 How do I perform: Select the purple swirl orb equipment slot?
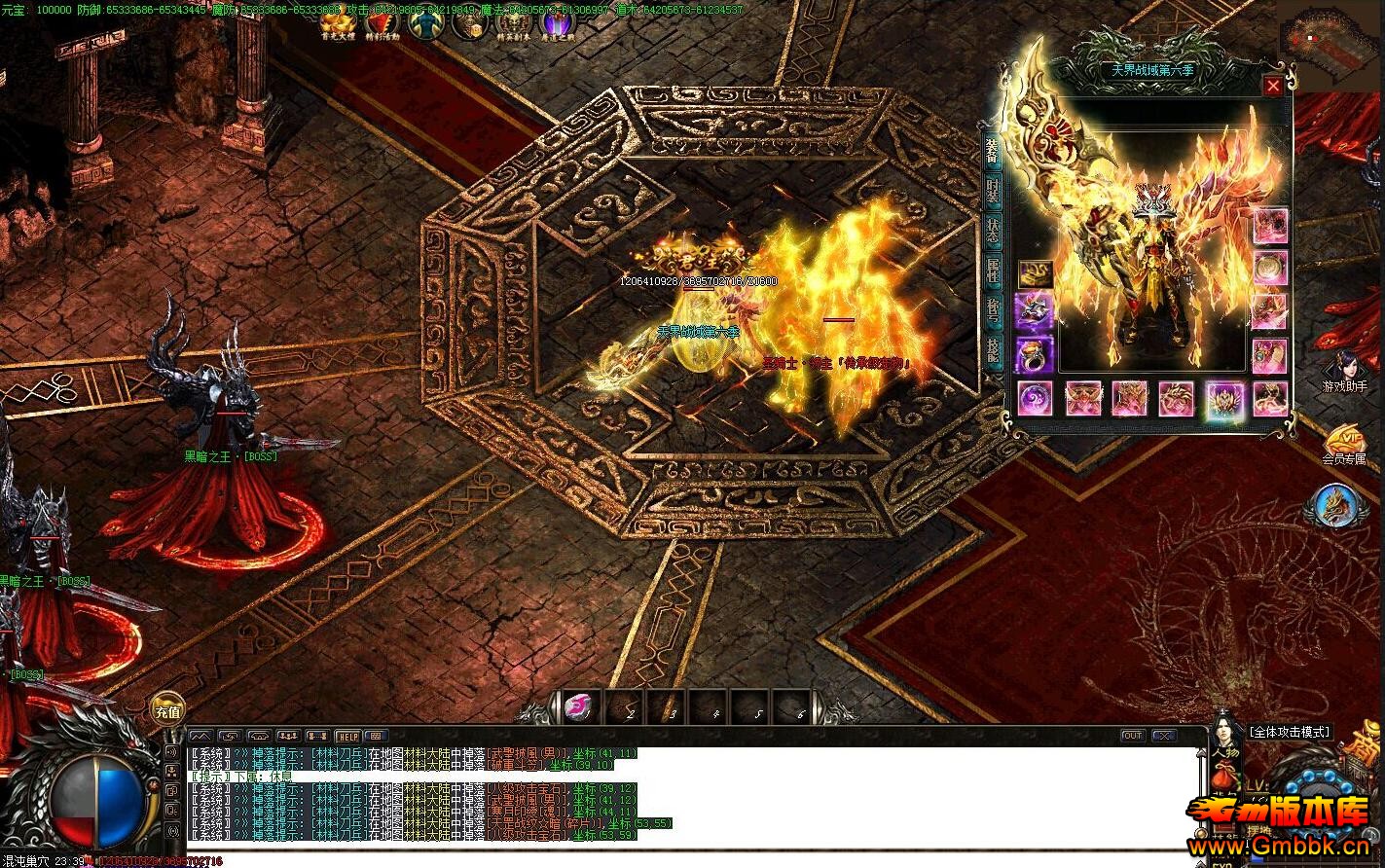[1035, 399]
